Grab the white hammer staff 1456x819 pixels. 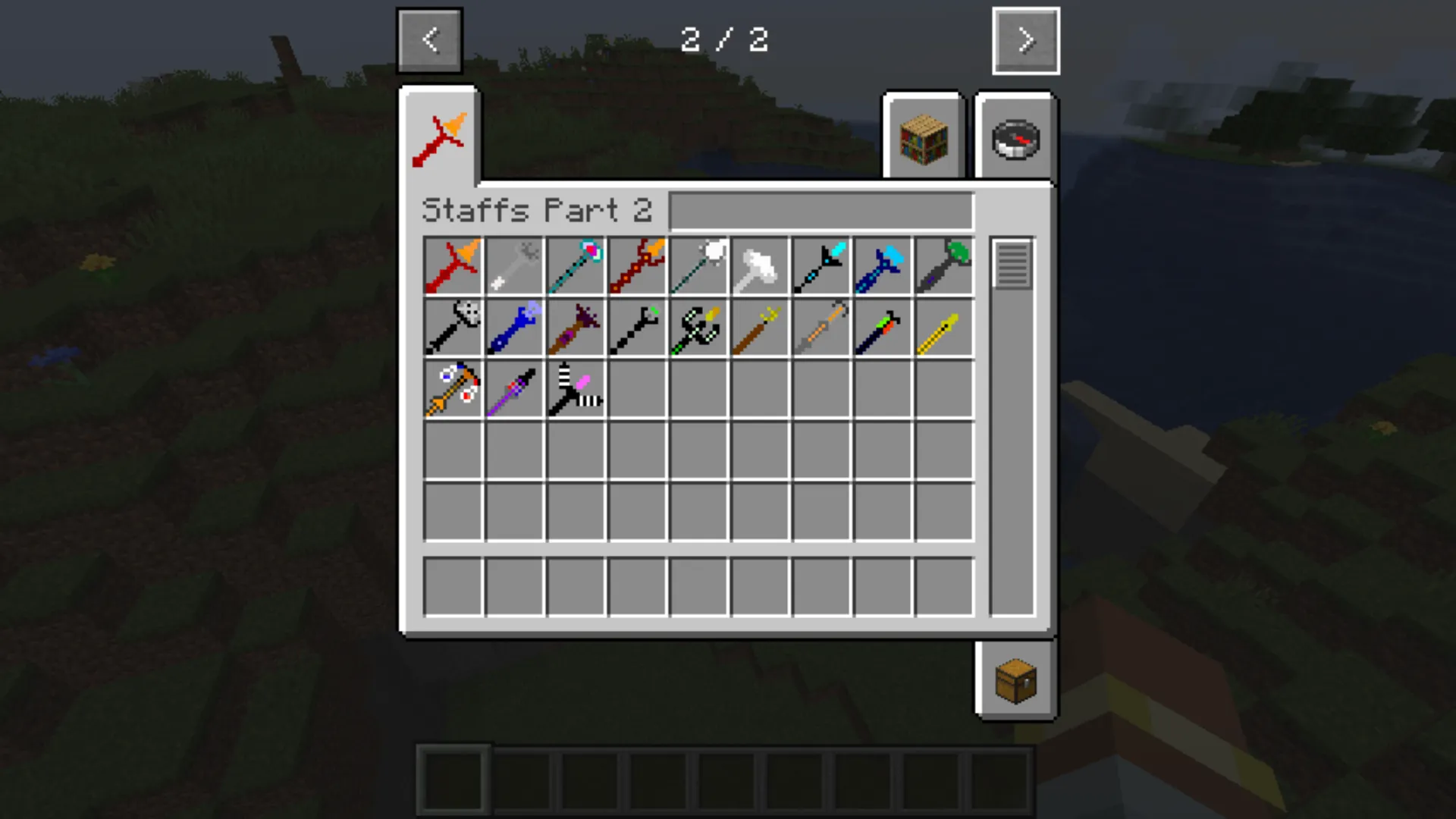point(760,265)
